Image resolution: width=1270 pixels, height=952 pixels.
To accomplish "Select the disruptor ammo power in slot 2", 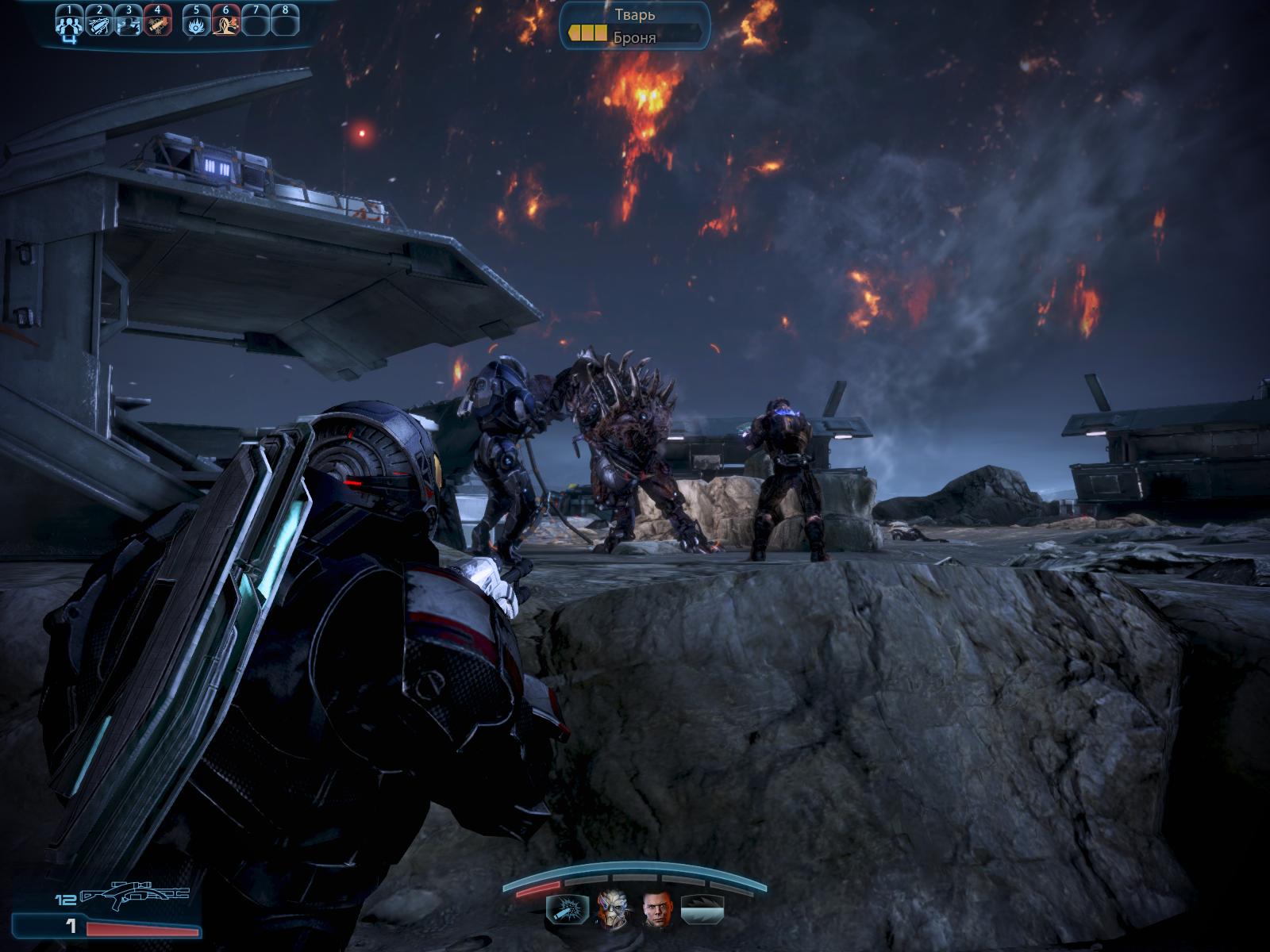I will tap(99, 24).
